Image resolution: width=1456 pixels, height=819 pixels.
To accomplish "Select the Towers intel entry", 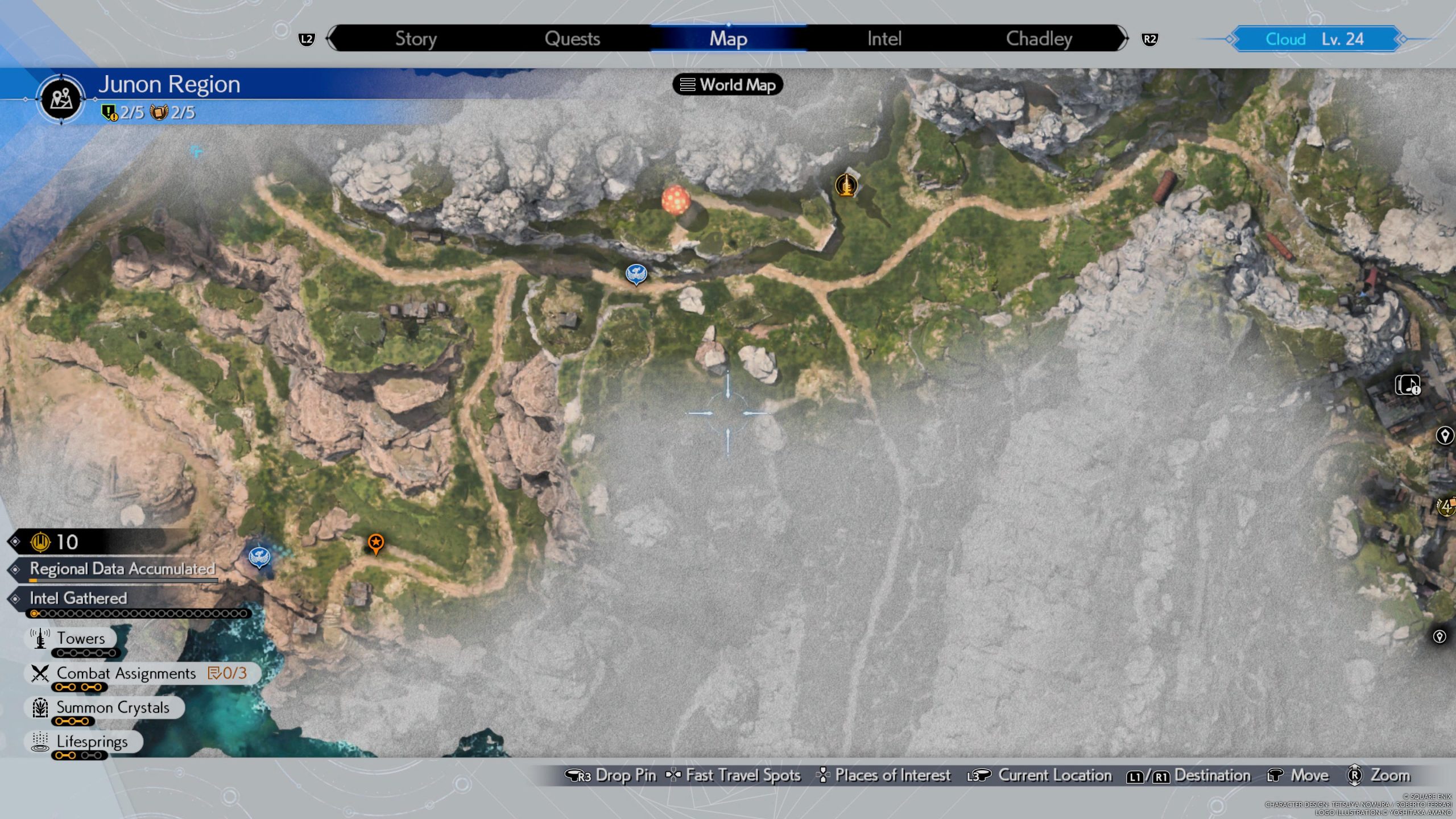I will 80,639.
